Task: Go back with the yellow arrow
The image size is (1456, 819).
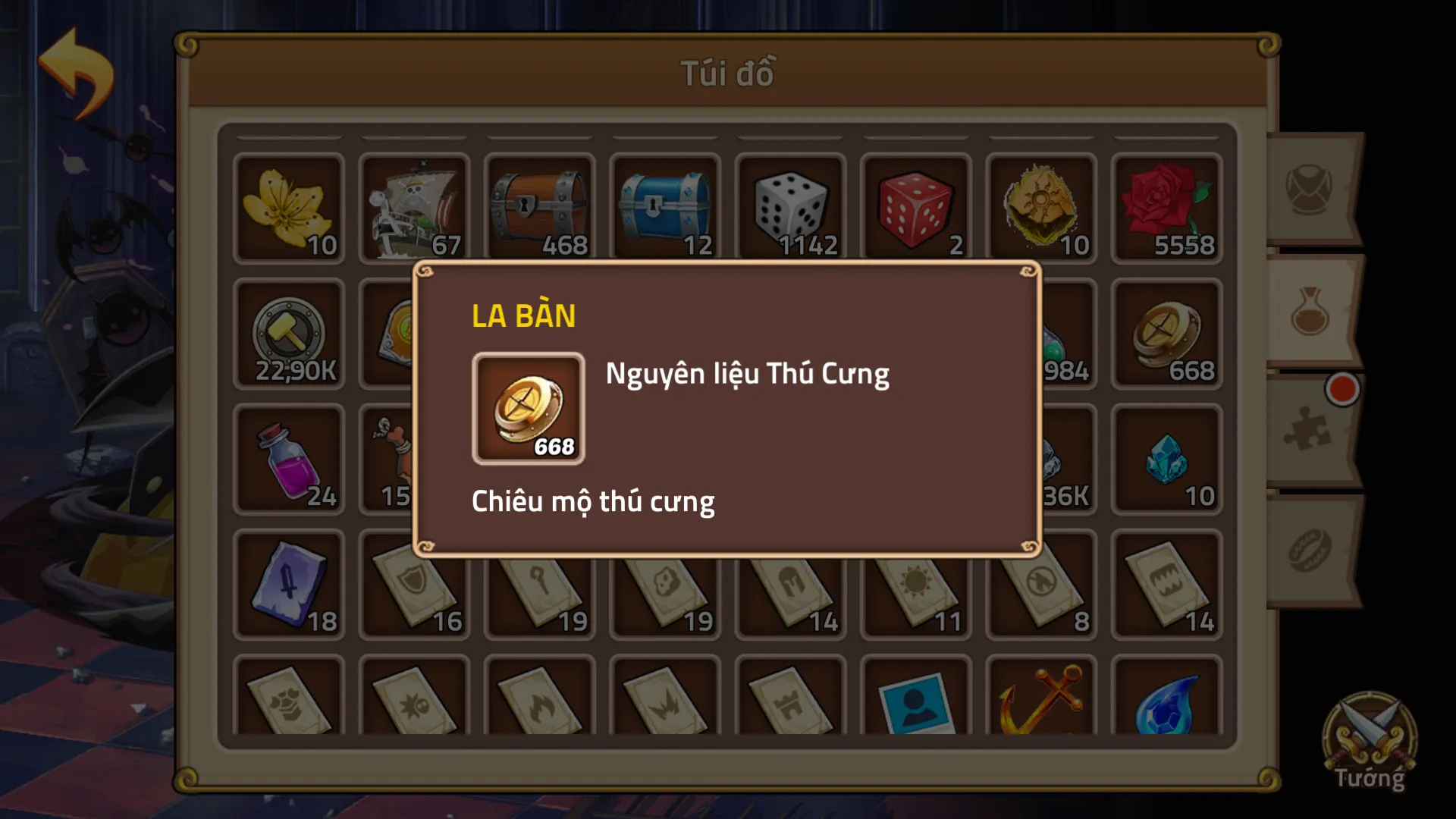Action: (77, 74)
